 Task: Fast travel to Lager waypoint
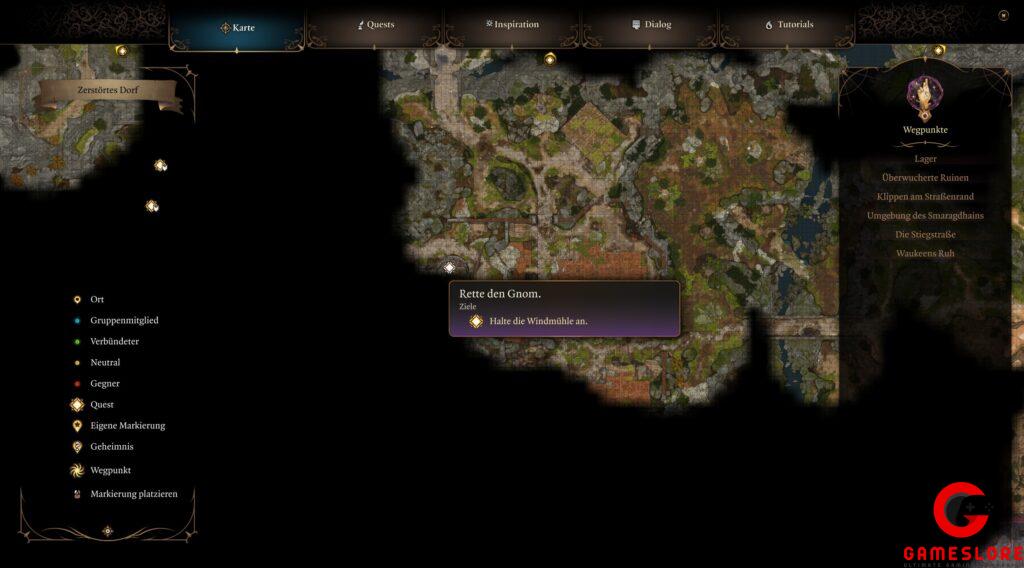[x=925, y=159]
